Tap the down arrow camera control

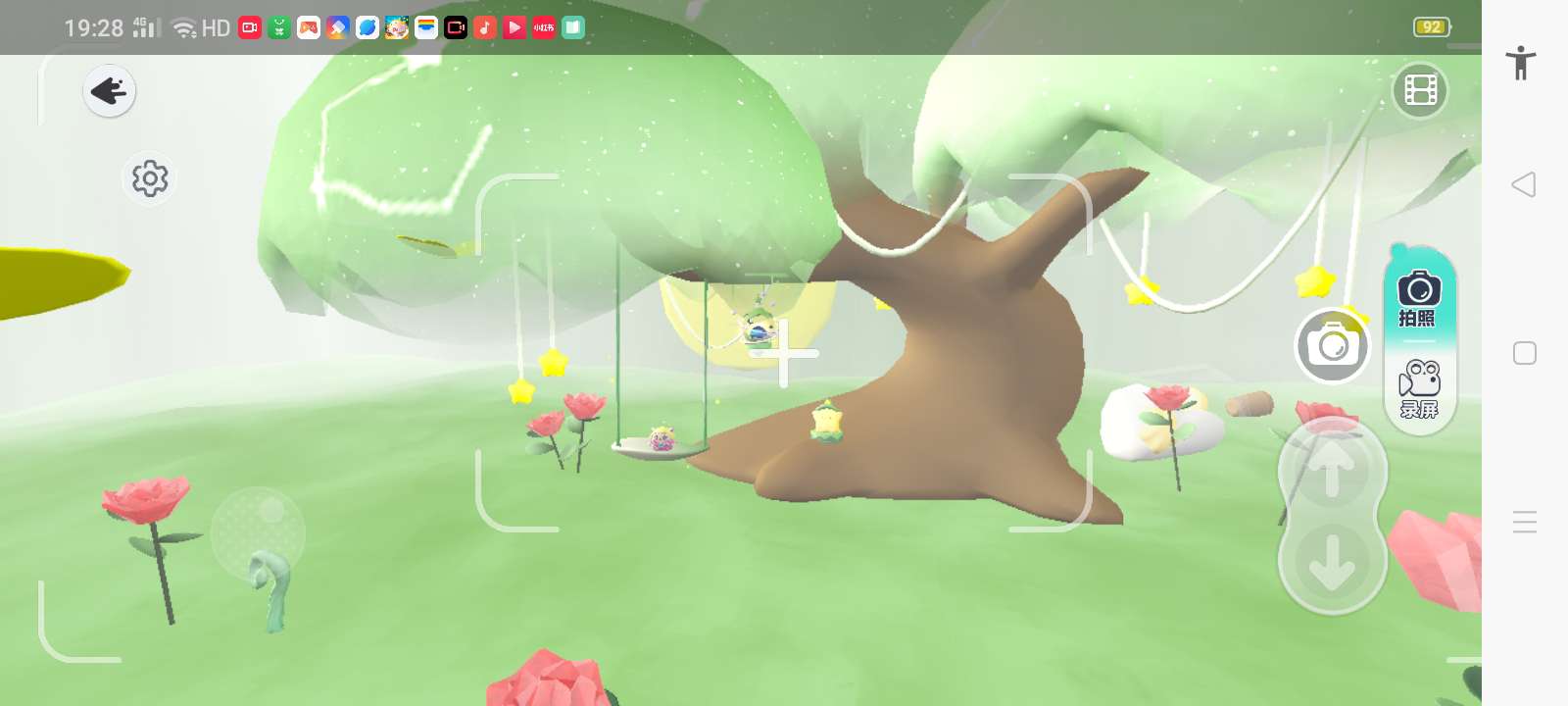pos(1331,562)
